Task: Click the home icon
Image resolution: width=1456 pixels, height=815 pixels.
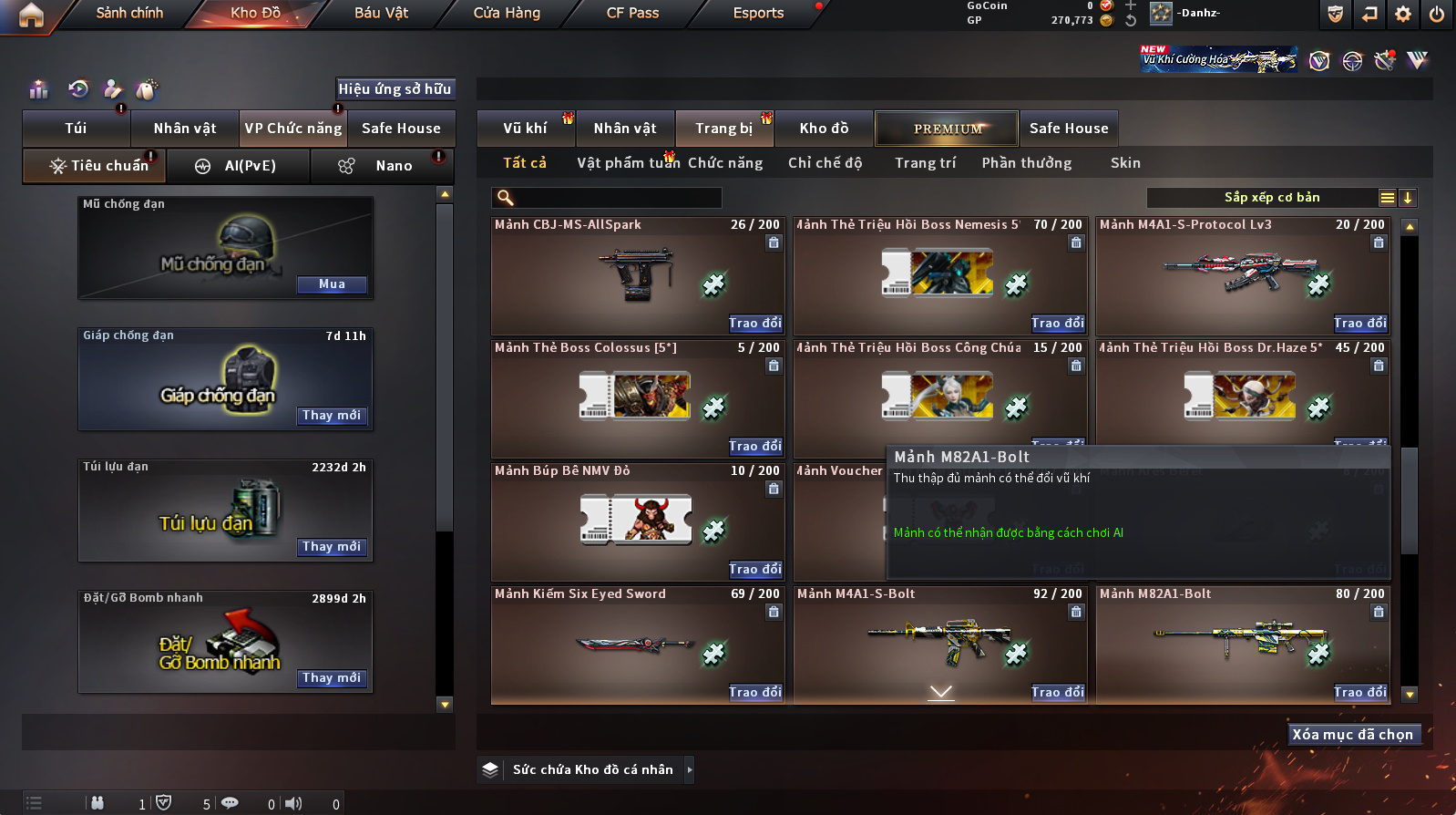Action: [31, 15]
